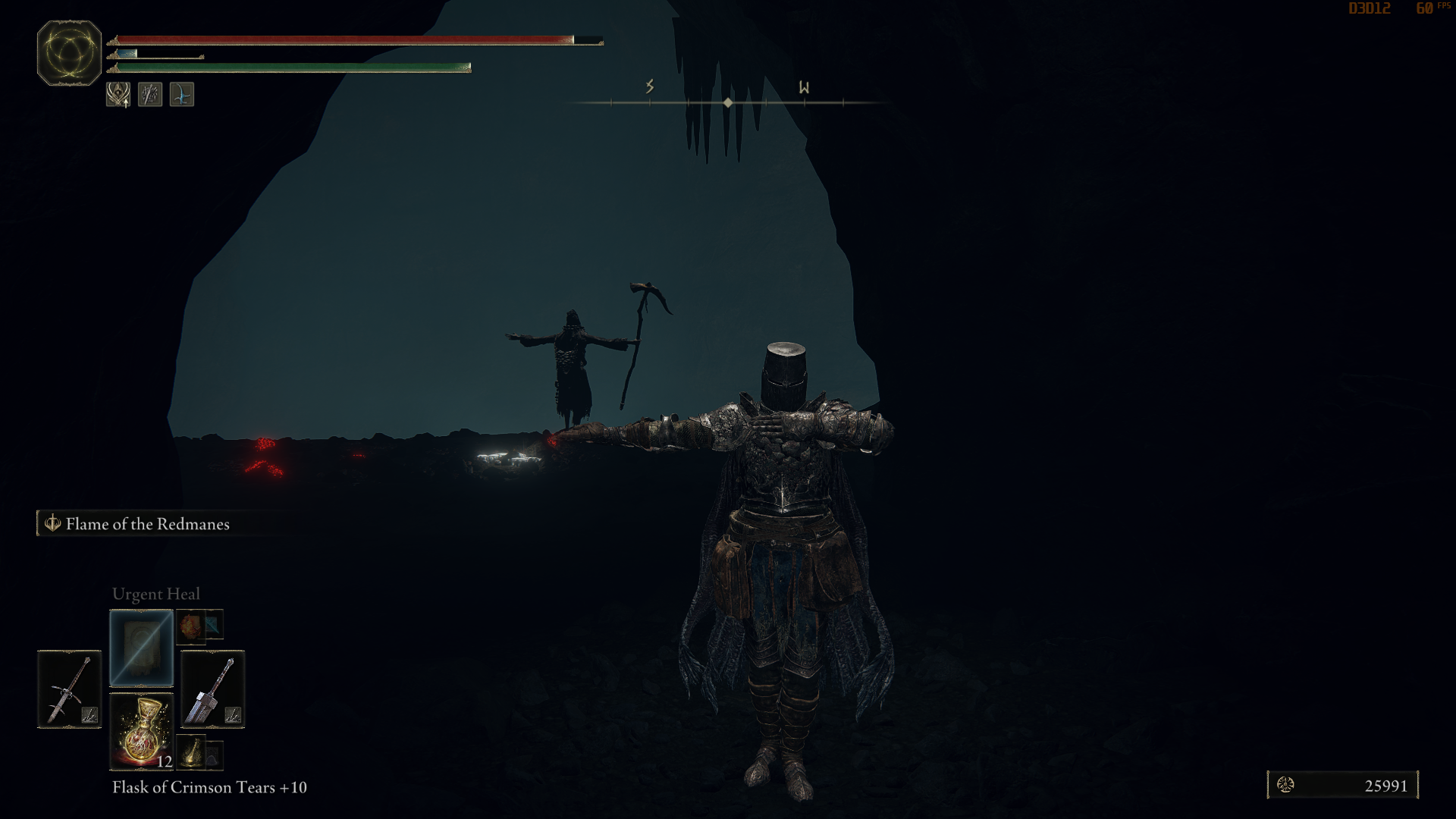The image size is (1456, 819).
Task: Click the diamond marker on the compass
Action: pyautogui.click(x=728, y=101)
